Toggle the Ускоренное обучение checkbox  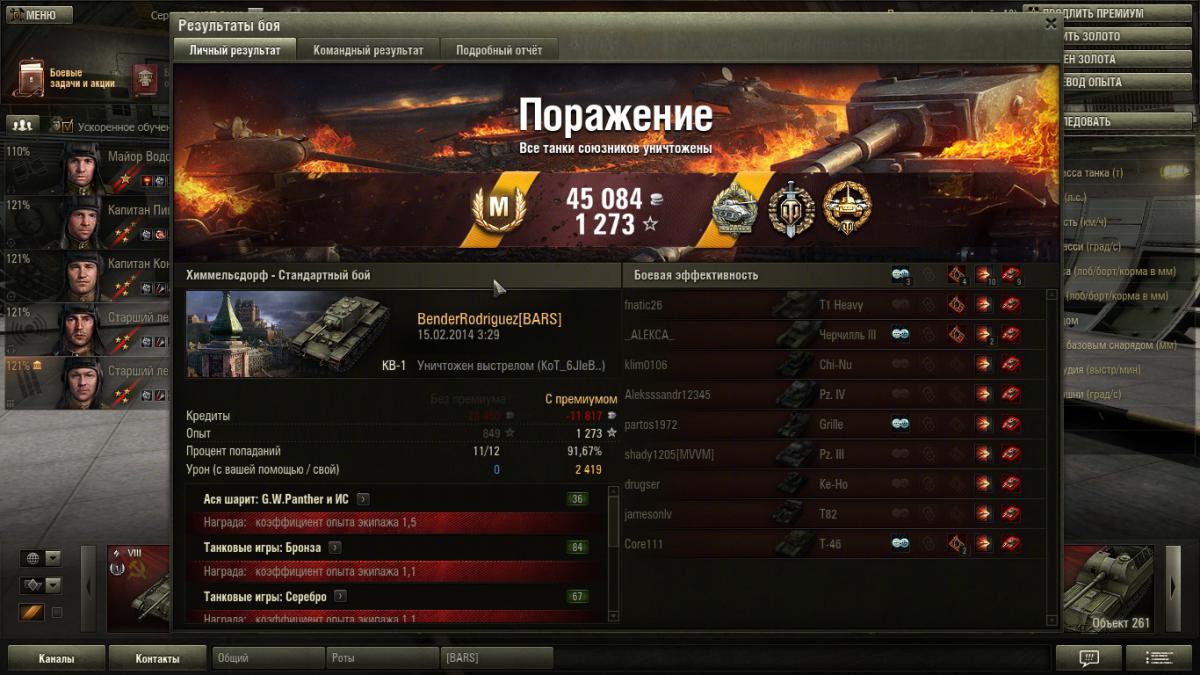click(68, 127)
